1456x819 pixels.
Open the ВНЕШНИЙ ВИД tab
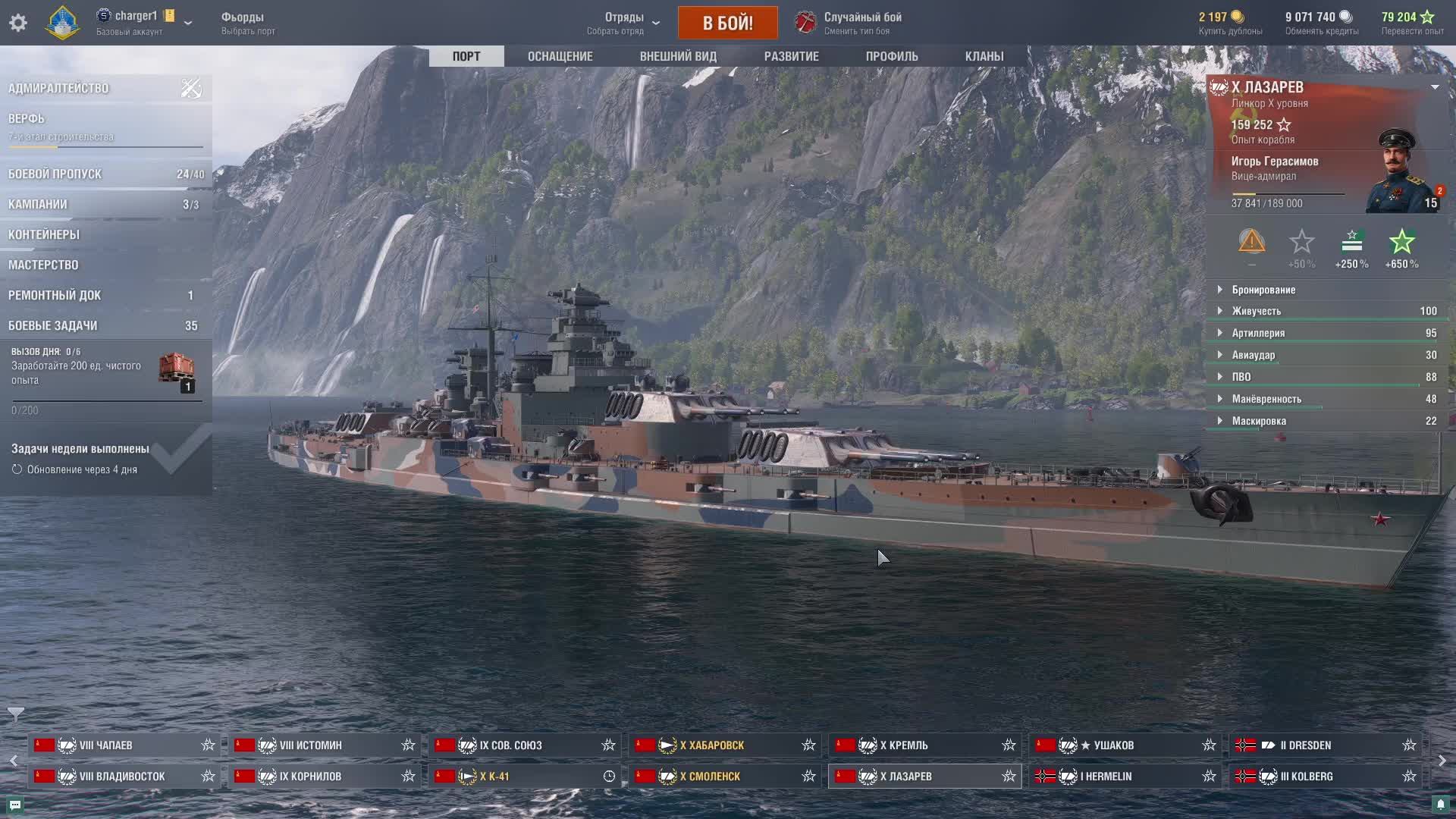[678, 56]
